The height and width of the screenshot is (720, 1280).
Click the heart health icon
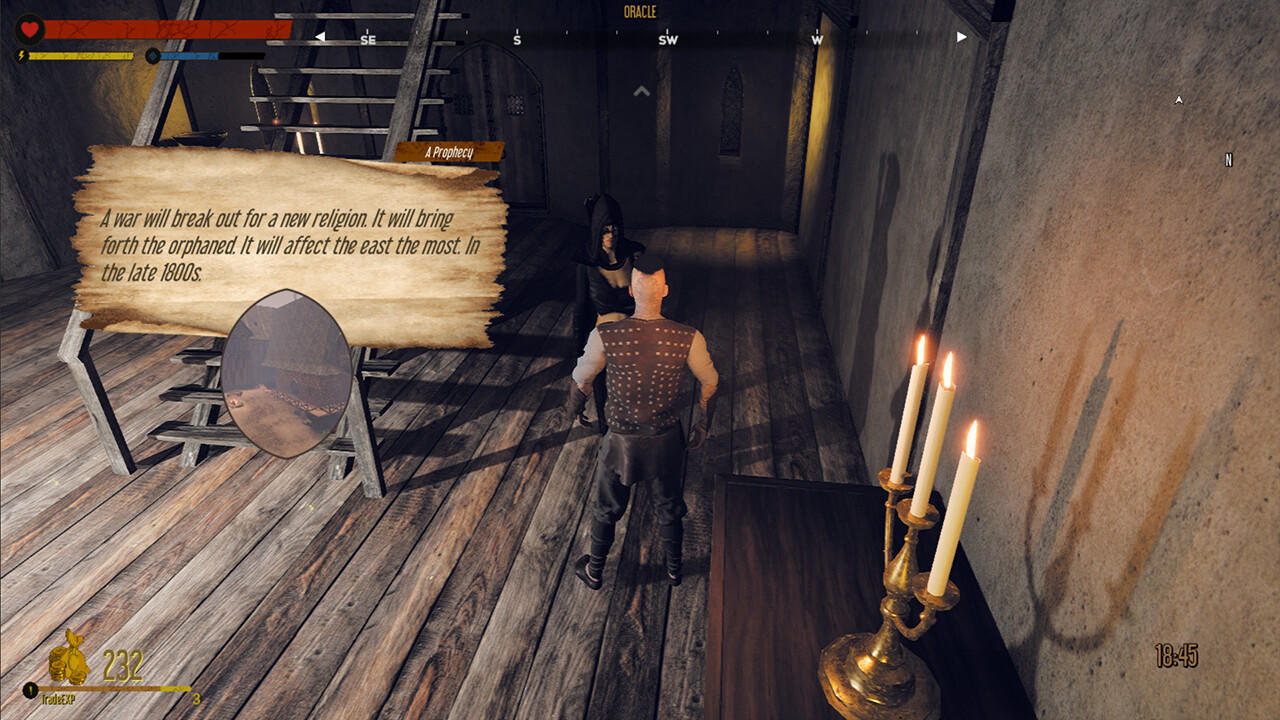click(29, 28)
